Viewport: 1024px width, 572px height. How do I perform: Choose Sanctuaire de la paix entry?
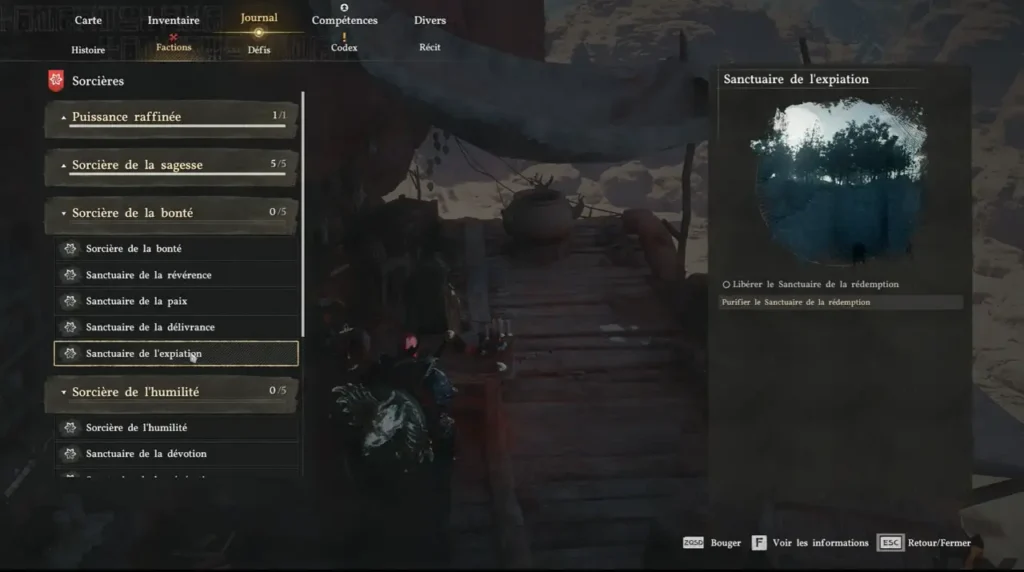tap(176, 301)
